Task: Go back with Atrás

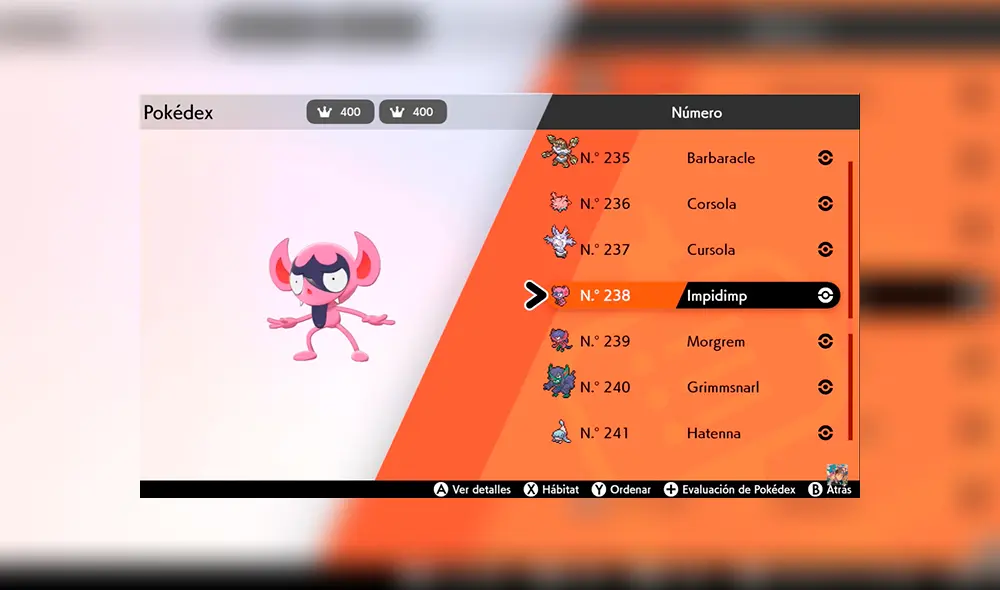Action: tap(830, 490)
